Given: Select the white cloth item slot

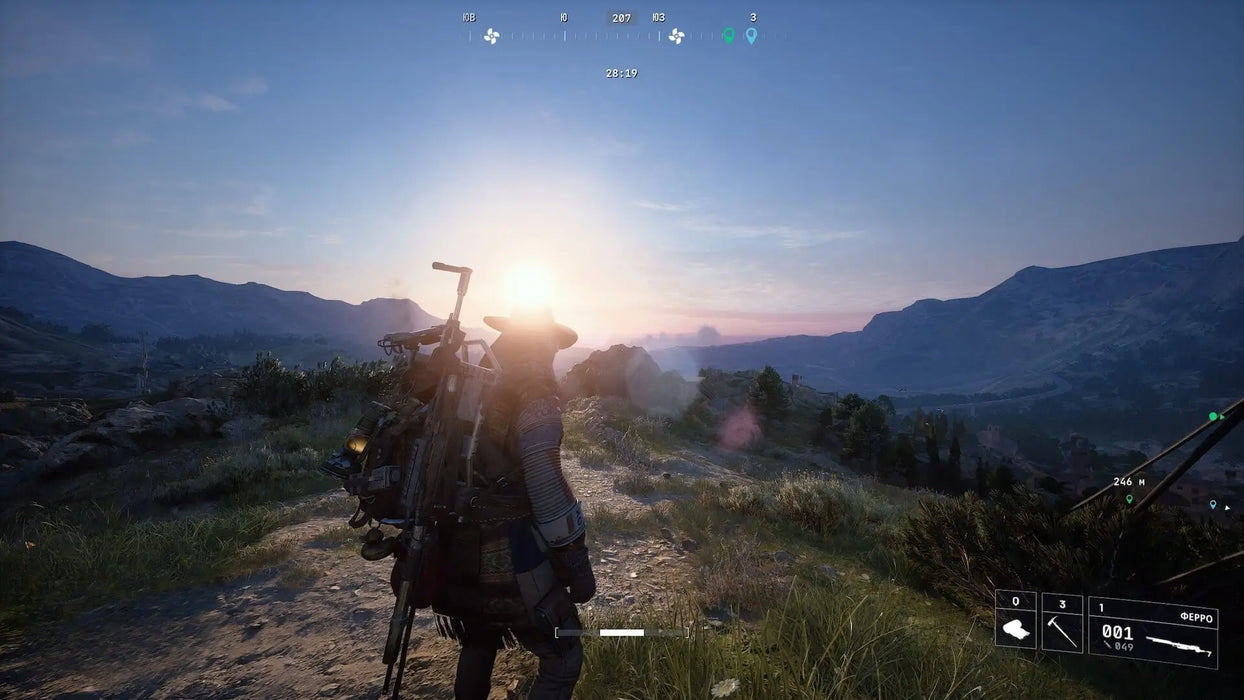Looking at the screenshot, I should point(1015,620).
